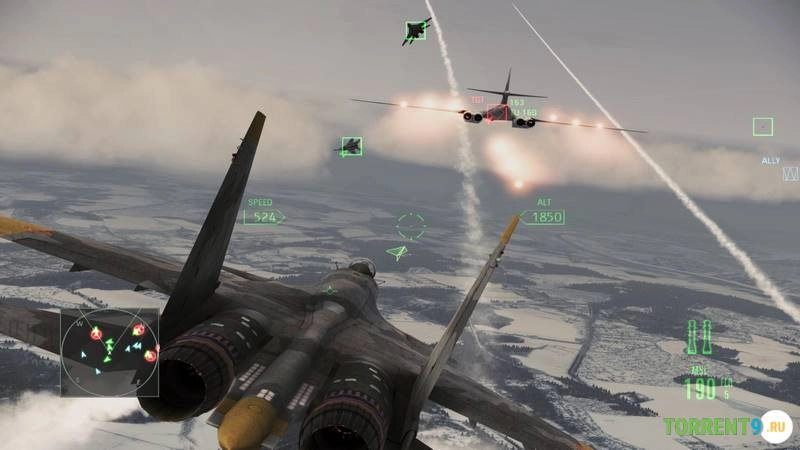Click the circular radar minimap
800x450 pixels.
pyautogui.click(x=109, y=353)
